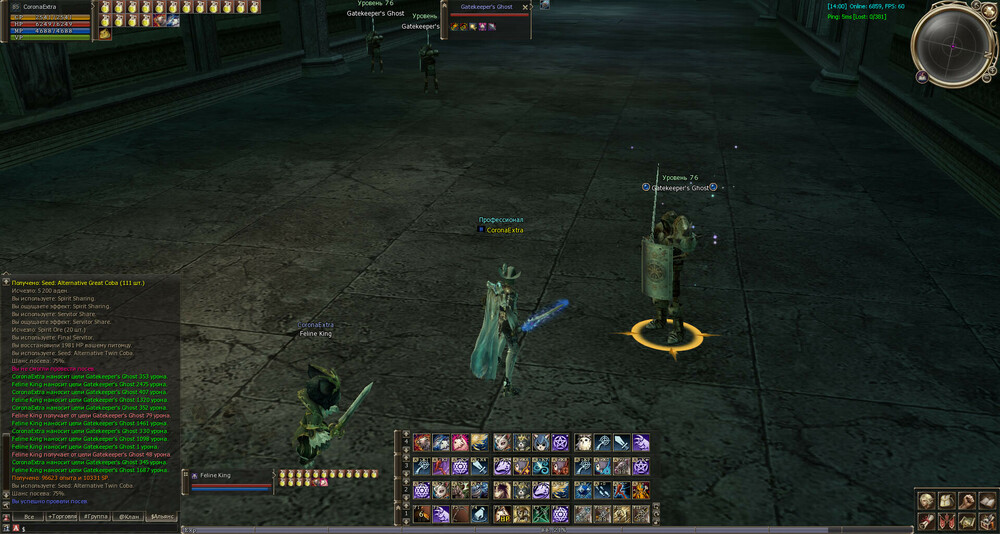Close the Gatekeeper's Ghost target window
The height and width of the screenshot is (534, 1000).
pos(526,7)
